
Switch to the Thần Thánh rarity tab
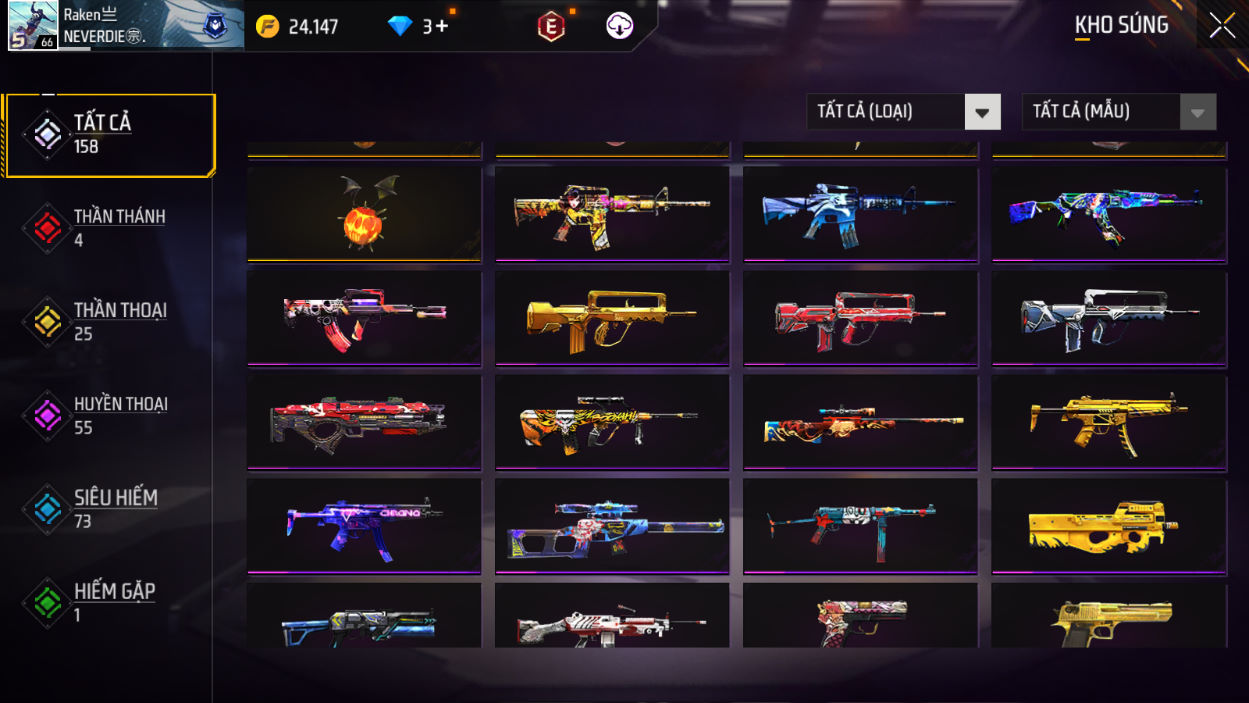tap(108, 228)
